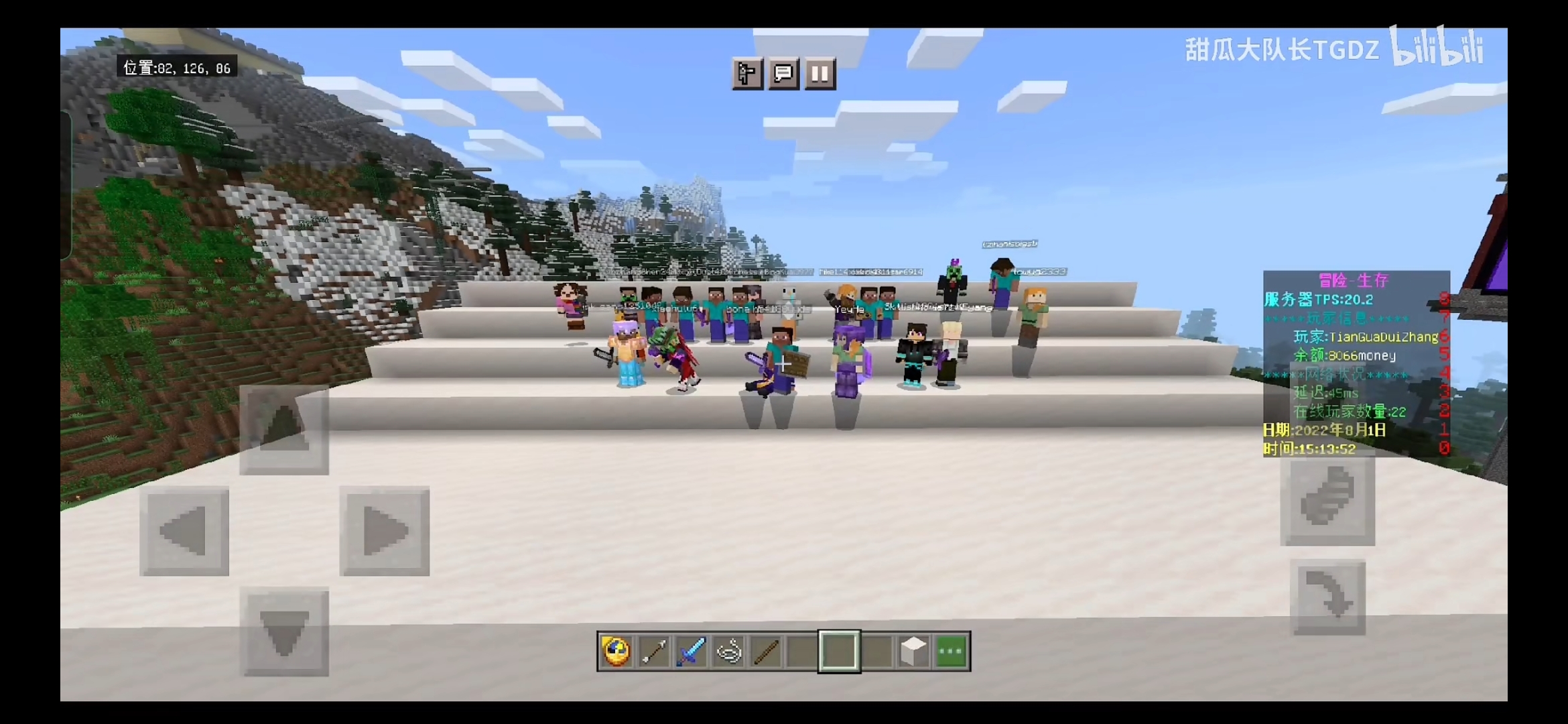Open the emote menu button
Viewport: 1568px width, 724px height.
tap(747, 73)
